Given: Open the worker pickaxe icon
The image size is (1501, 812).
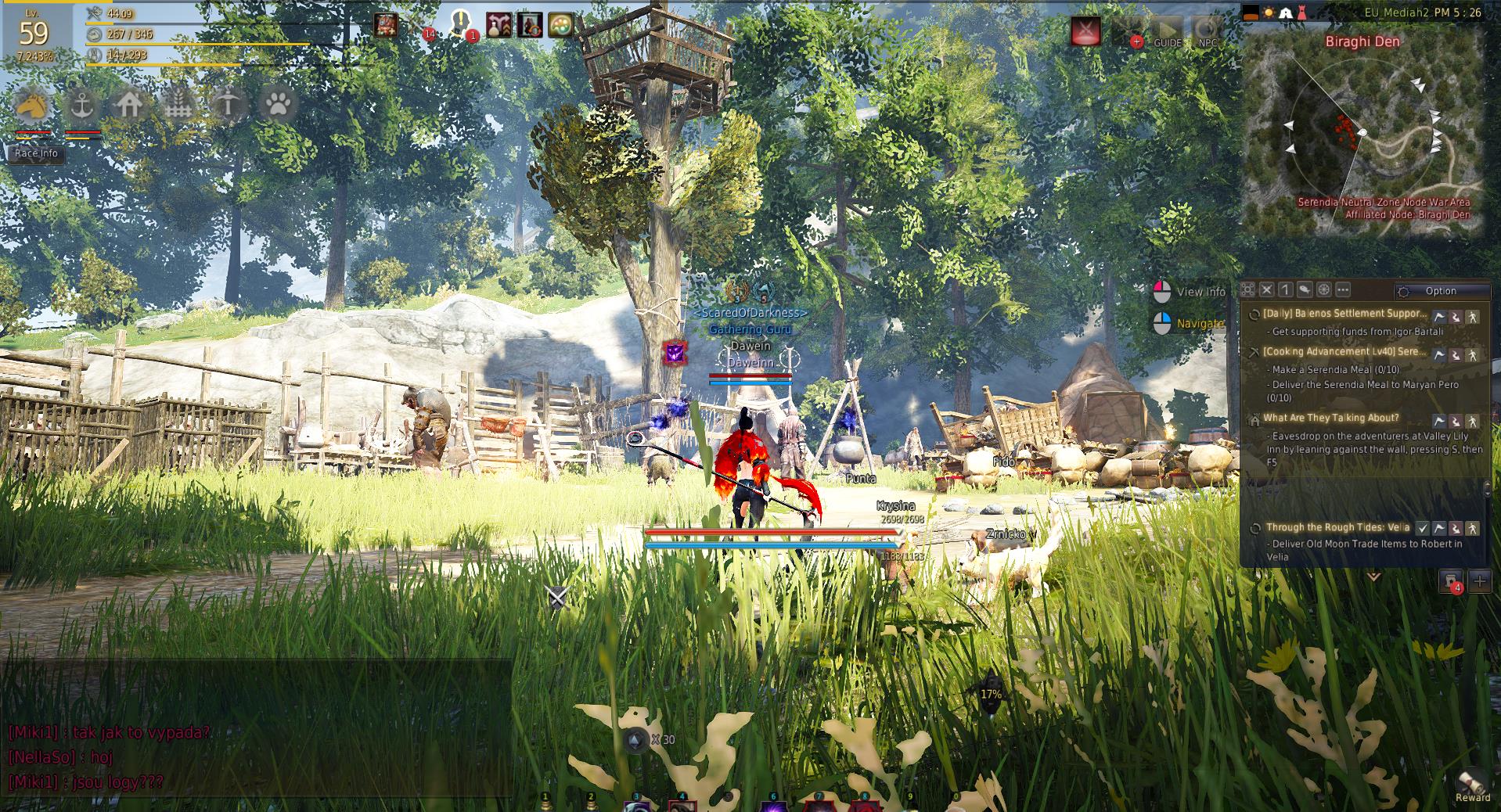Looking at the screenshot, I should (x=228, y=104).
